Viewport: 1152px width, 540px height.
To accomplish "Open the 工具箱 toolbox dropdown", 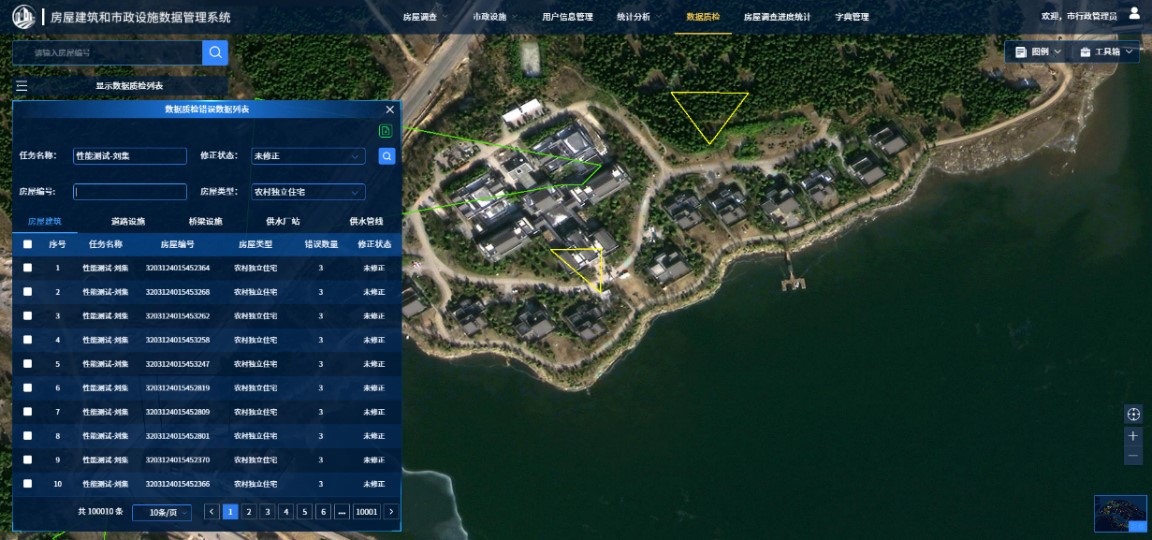I will [x=1108, y=52].
